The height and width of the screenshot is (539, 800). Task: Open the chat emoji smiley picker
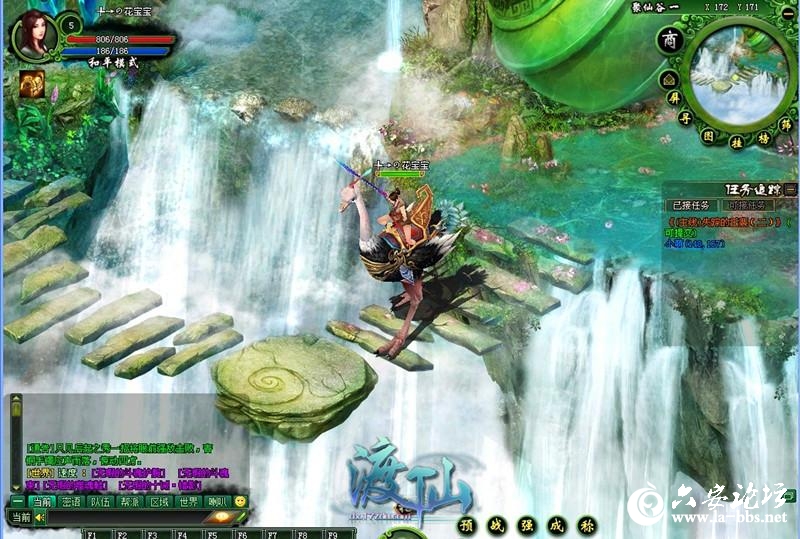pyautogui.click(x=240, y=501)
